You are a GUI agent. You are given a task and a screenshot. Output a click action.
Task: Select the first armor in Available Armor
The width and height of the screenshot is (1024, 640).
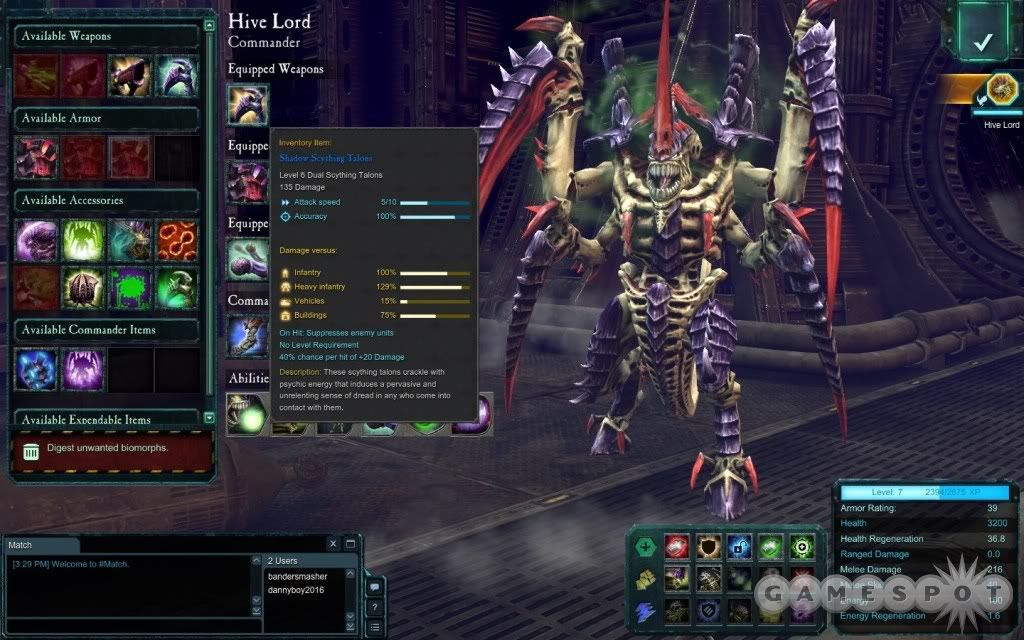pos(36,158)
